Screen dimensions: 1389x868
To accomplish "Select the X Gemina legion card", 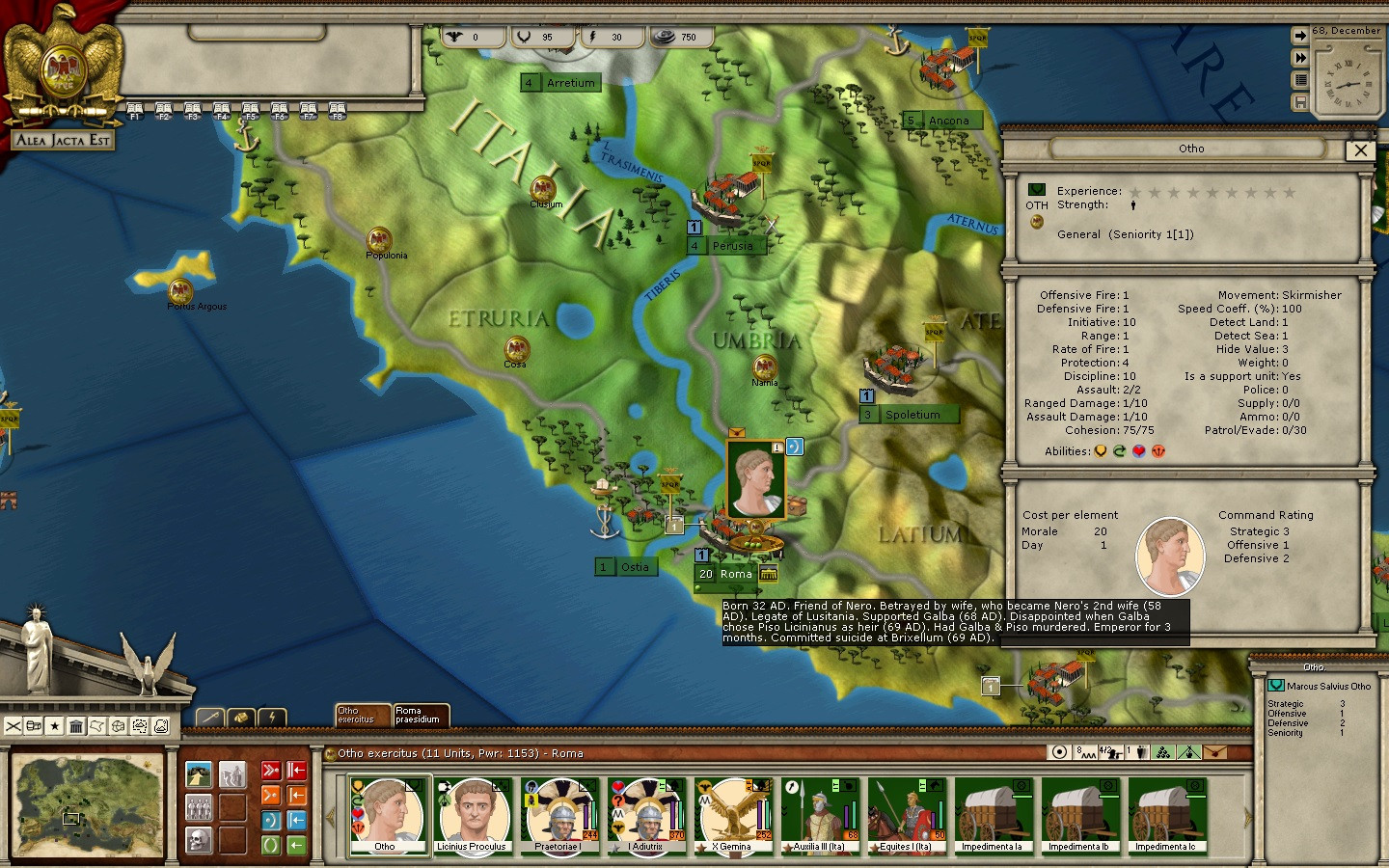I will click(733, 816).
